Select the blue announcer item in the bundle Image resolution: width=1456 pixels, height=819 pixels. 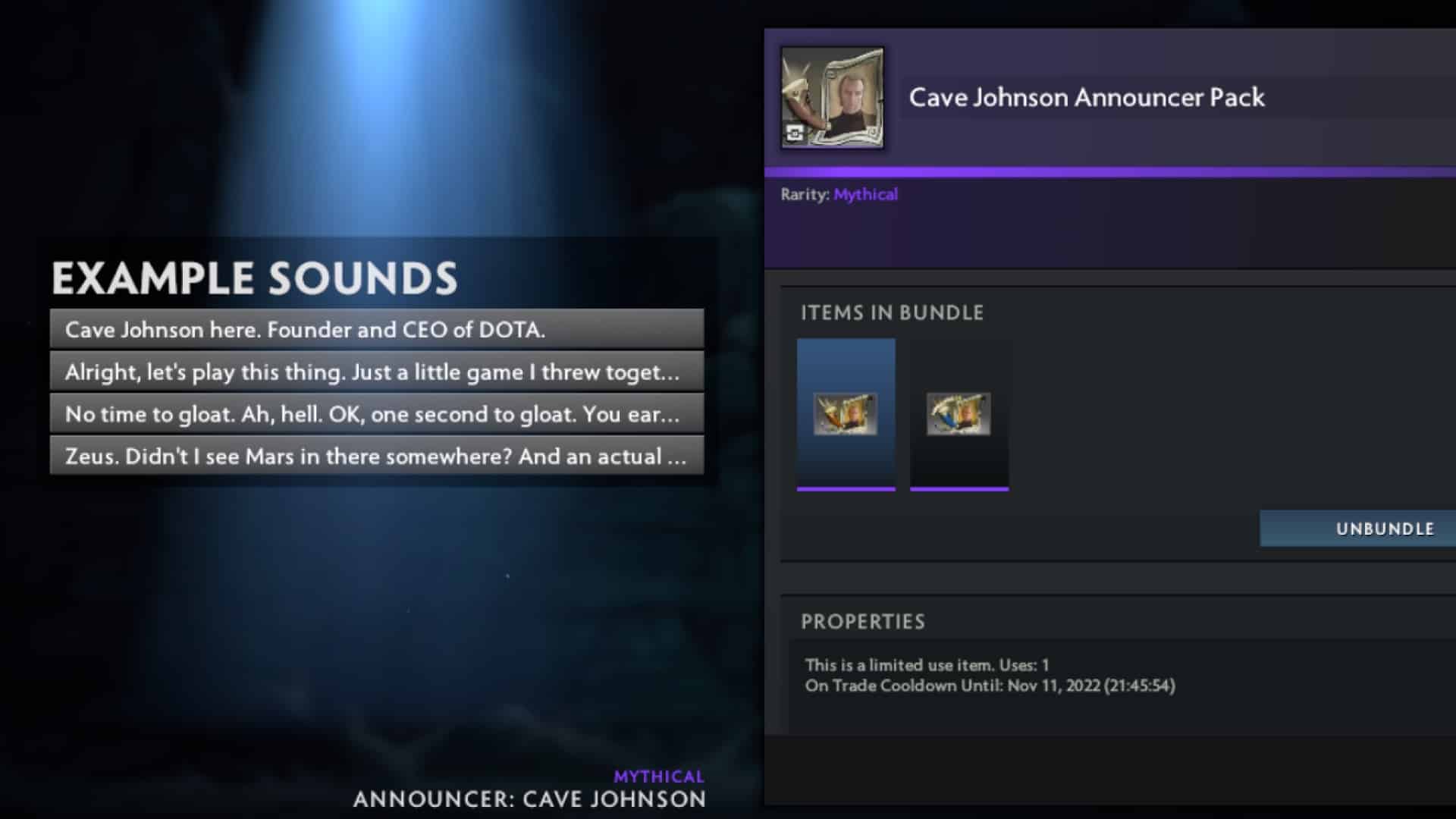click(x=846, y=413)
